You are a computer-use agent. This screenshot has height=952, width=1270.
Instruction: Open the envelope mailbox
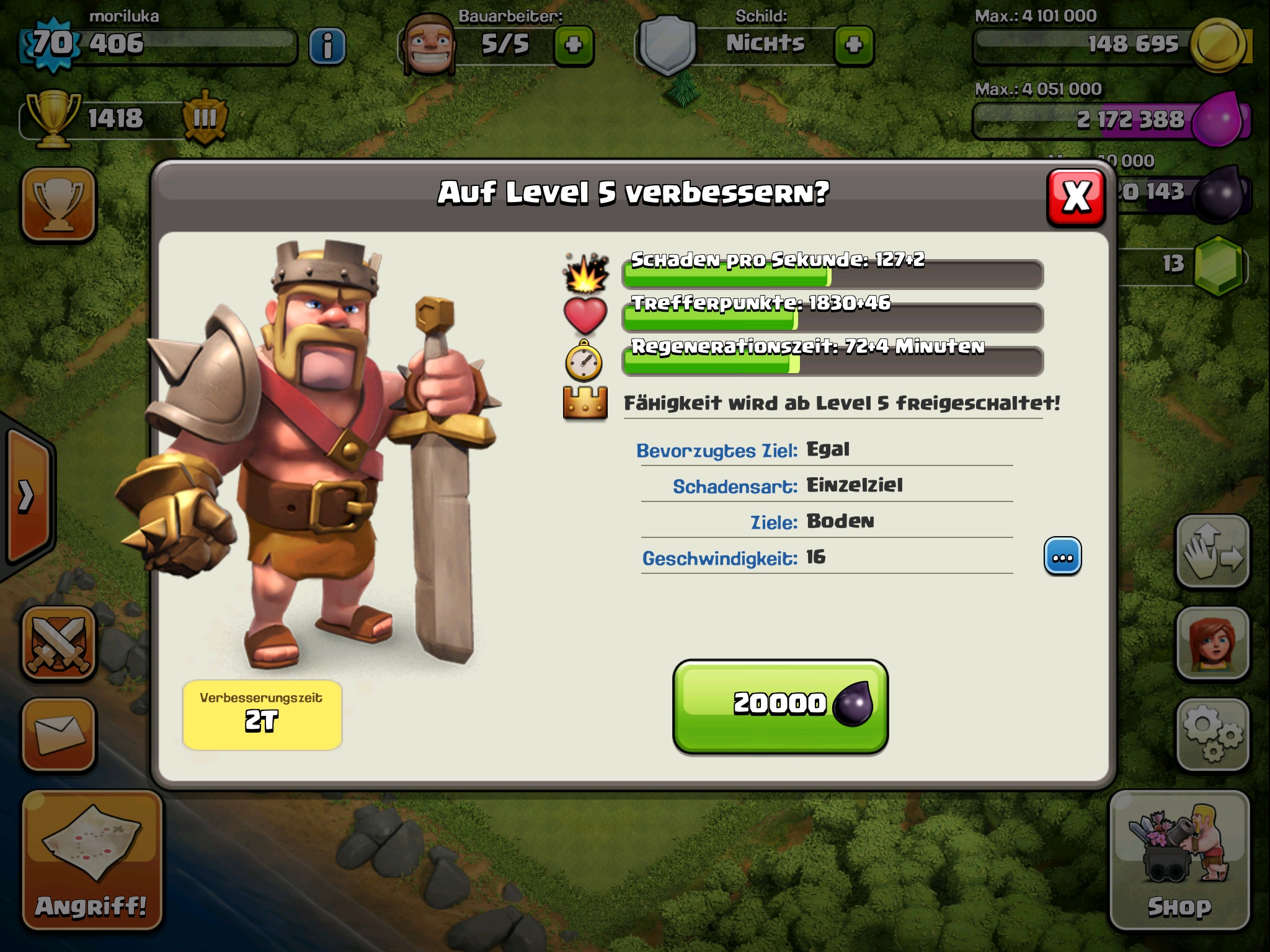59,734
